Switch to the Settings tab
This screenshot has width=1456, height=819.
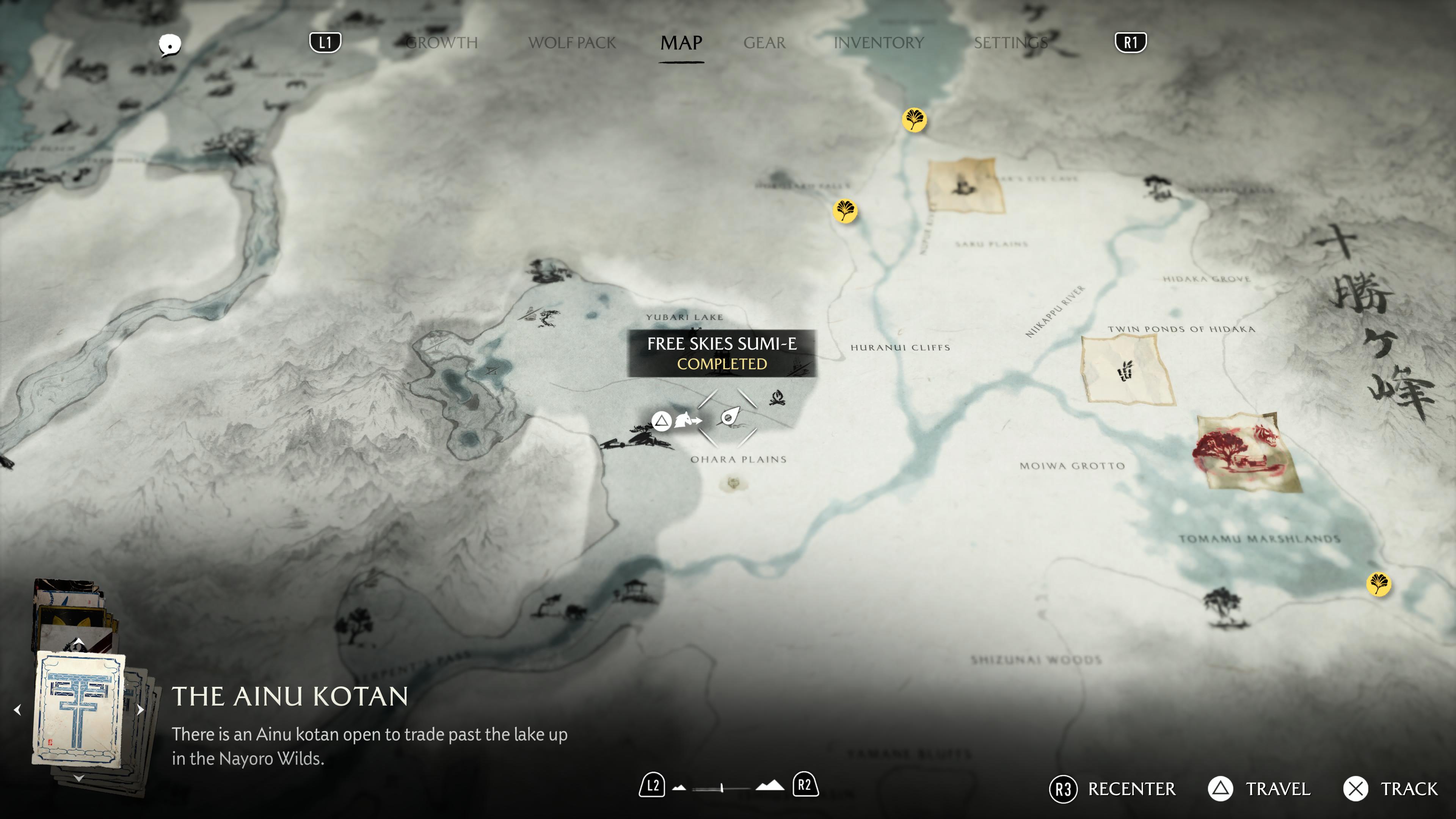[x=1010, y=42]
